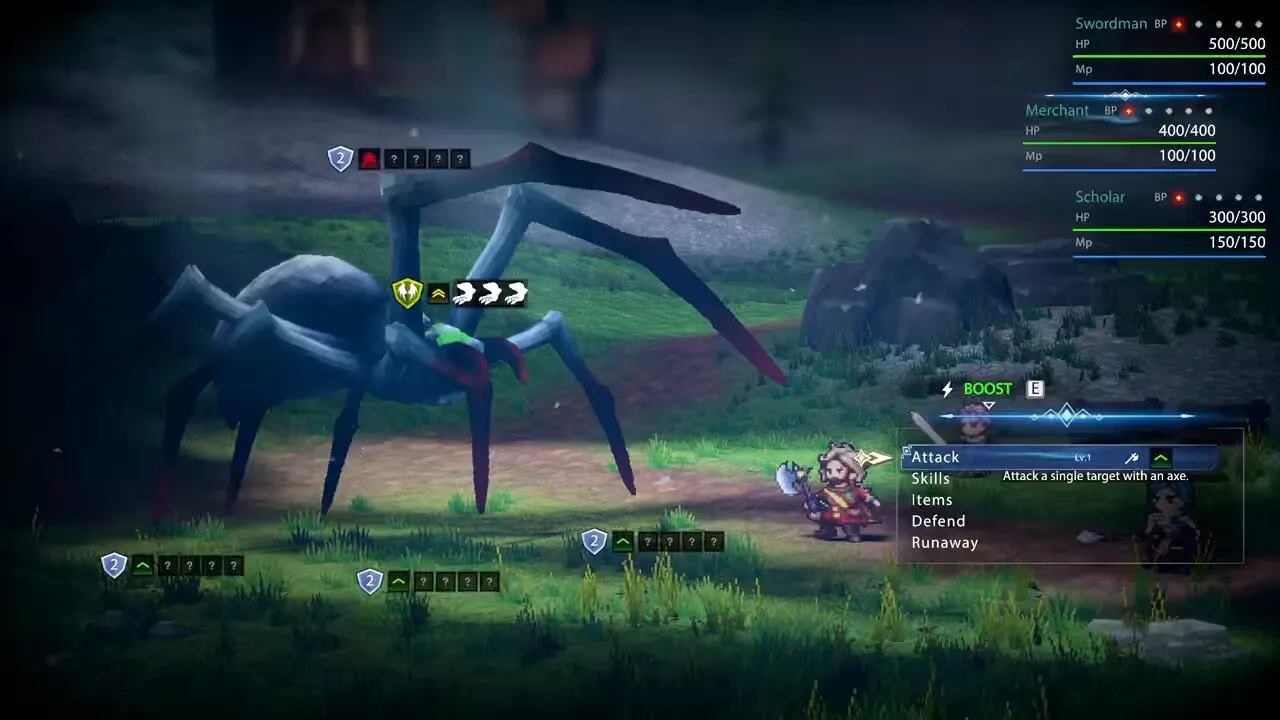Activate the green BOOST option
Viewport: 1280px width, 720px height.
987,389
